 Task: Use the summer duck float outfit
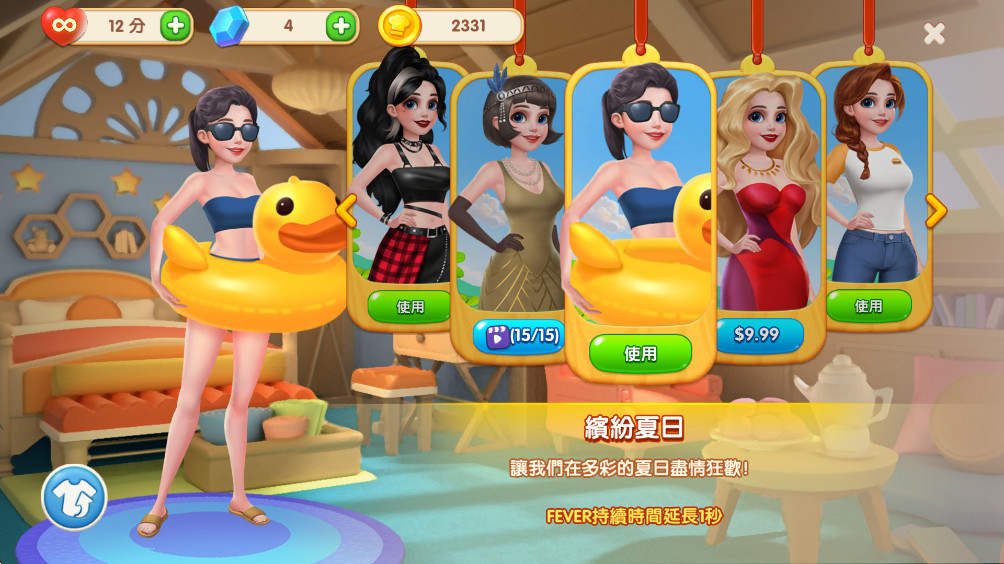pyautogui.click(x=640, y=353)
